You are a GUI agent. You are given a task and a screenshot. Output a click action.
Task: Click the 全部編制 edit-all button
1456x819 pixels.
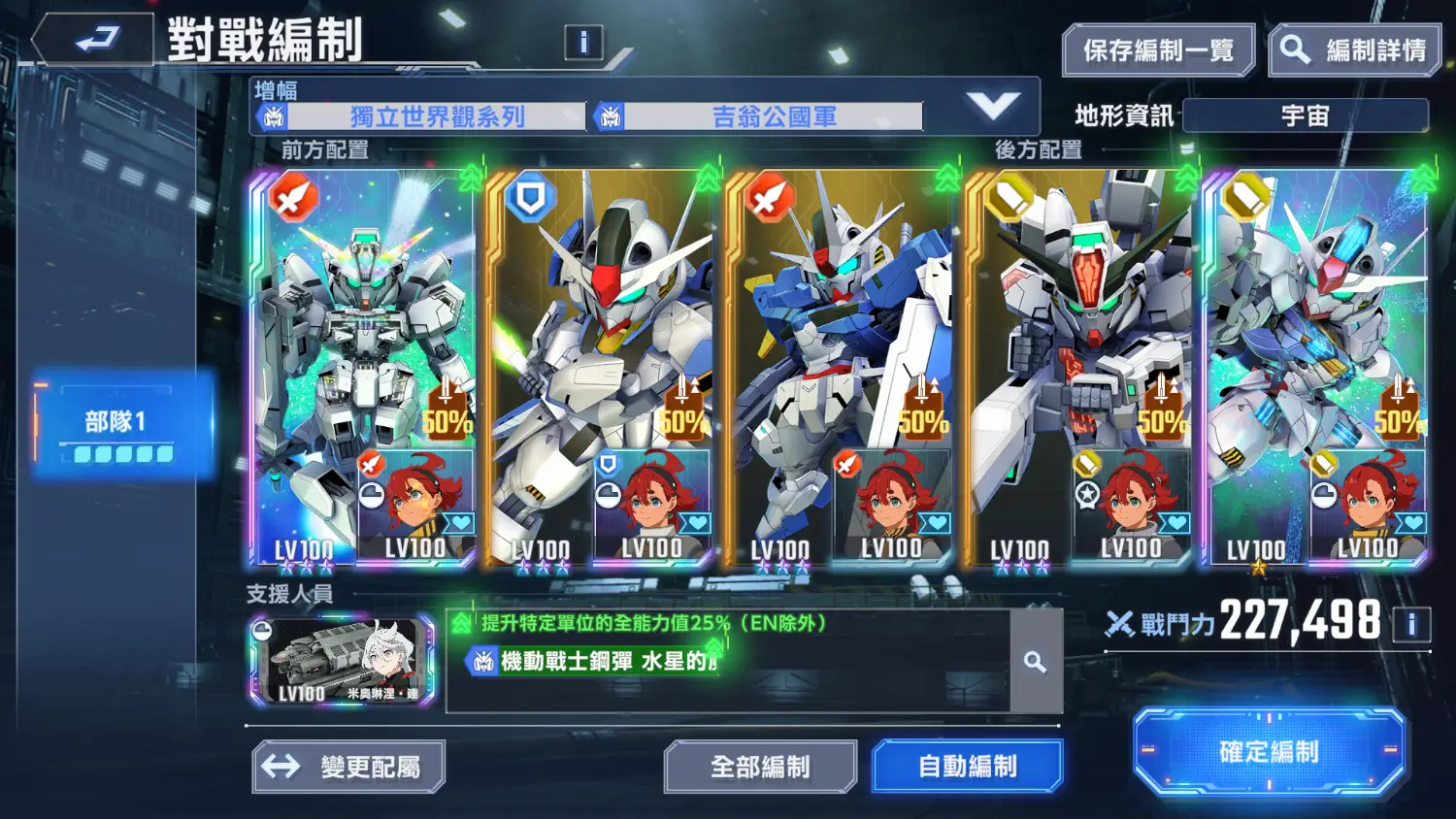[760, 767]
